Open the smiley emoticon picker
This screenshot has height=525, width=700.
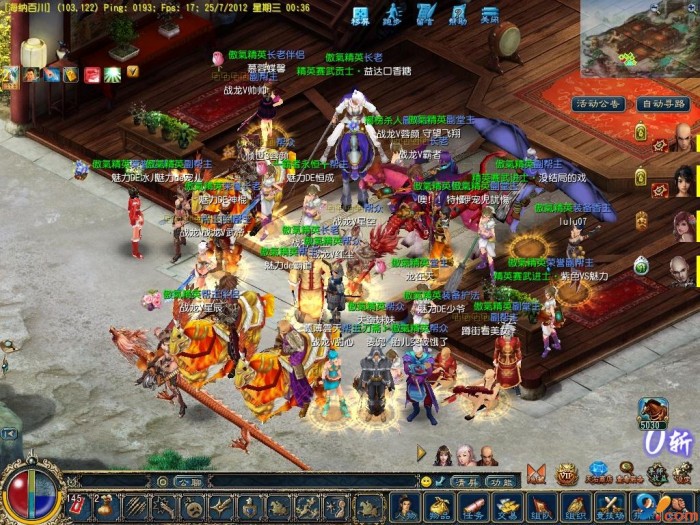[427, 481]
